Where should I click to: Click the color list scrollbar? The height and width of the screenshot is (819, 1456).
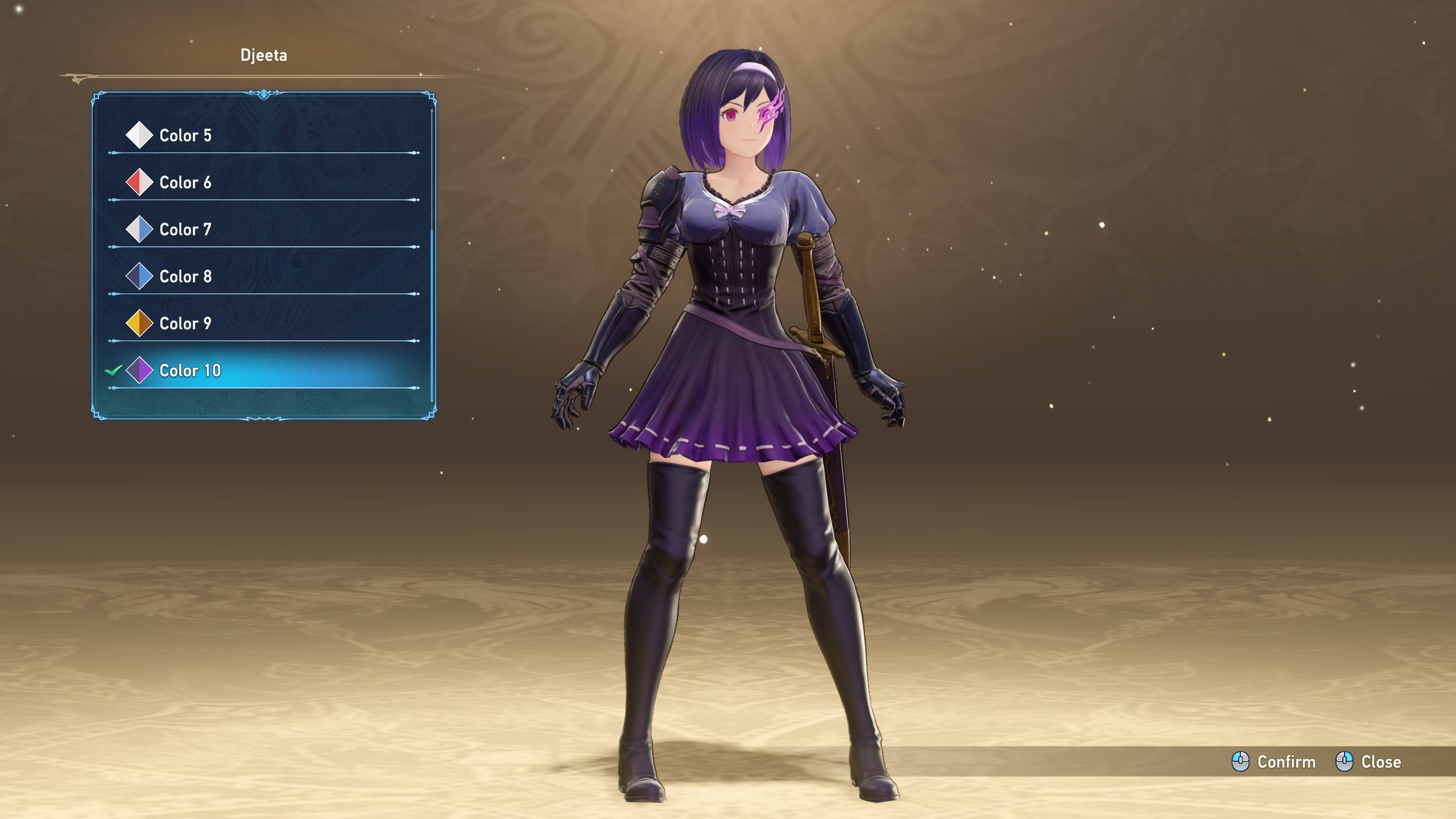(432, 313)
